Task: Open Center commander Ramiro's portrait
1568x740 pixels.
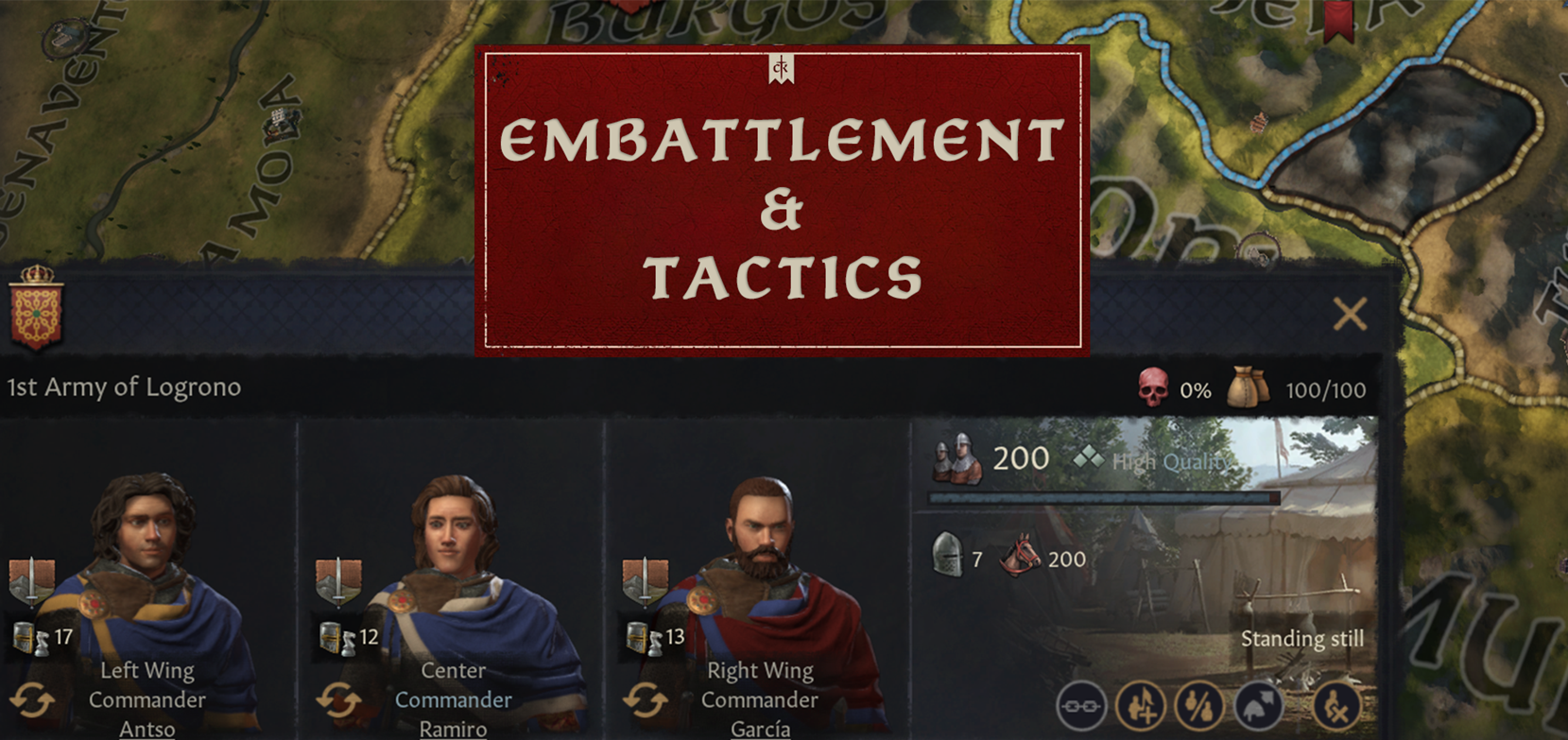Action: [x=454, y=548]
